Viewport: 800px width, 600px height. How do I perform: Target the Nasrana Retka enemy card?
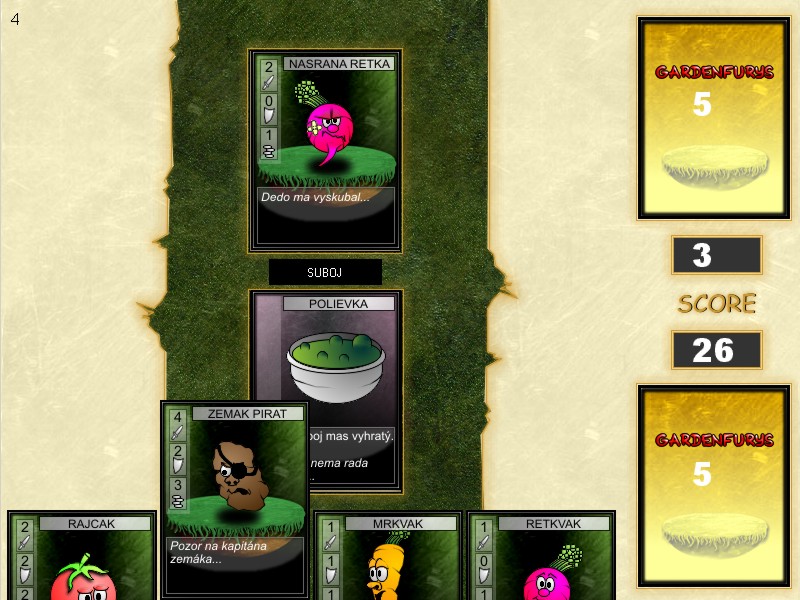point(325,150)
